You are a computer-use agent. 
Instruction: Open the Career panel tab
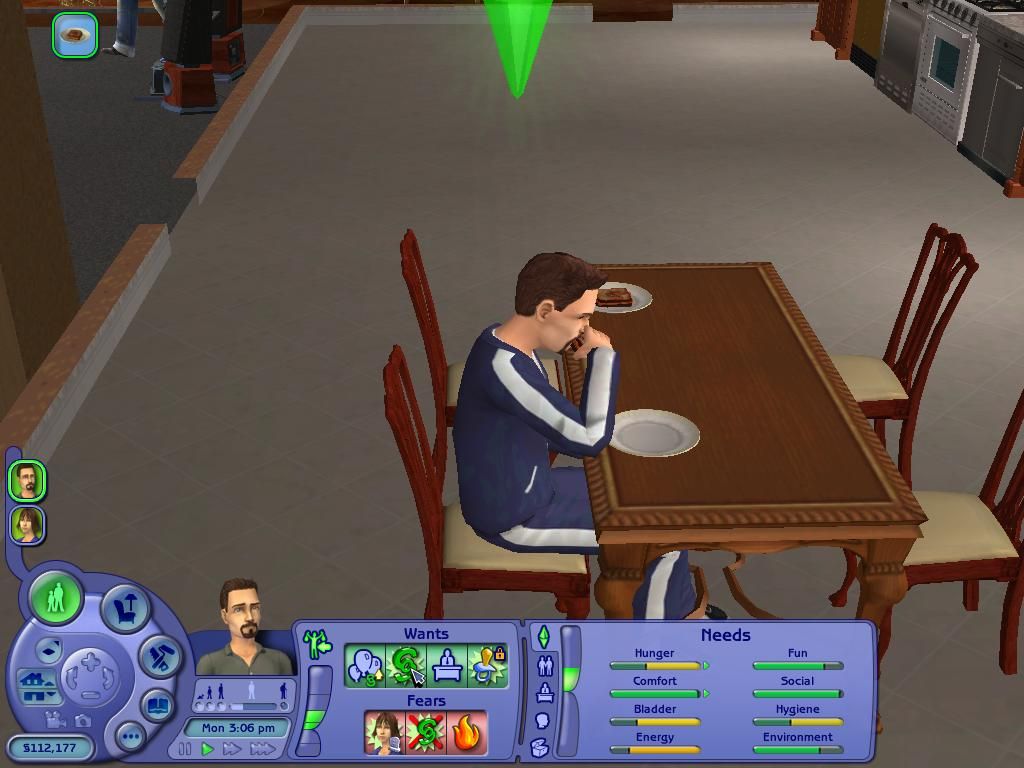(545, 692)
